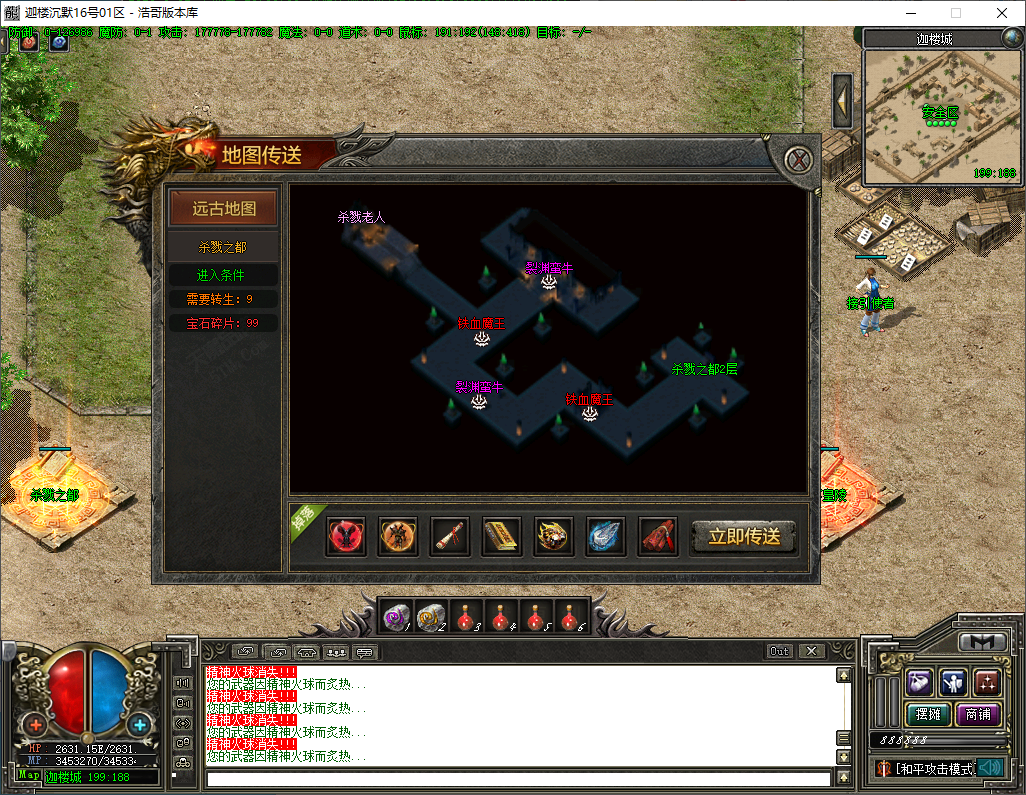The width and height of the screenshot is (1026, 795).
Task: Inspect the blue crystal drop reward icon
Action: coord(606,537)
